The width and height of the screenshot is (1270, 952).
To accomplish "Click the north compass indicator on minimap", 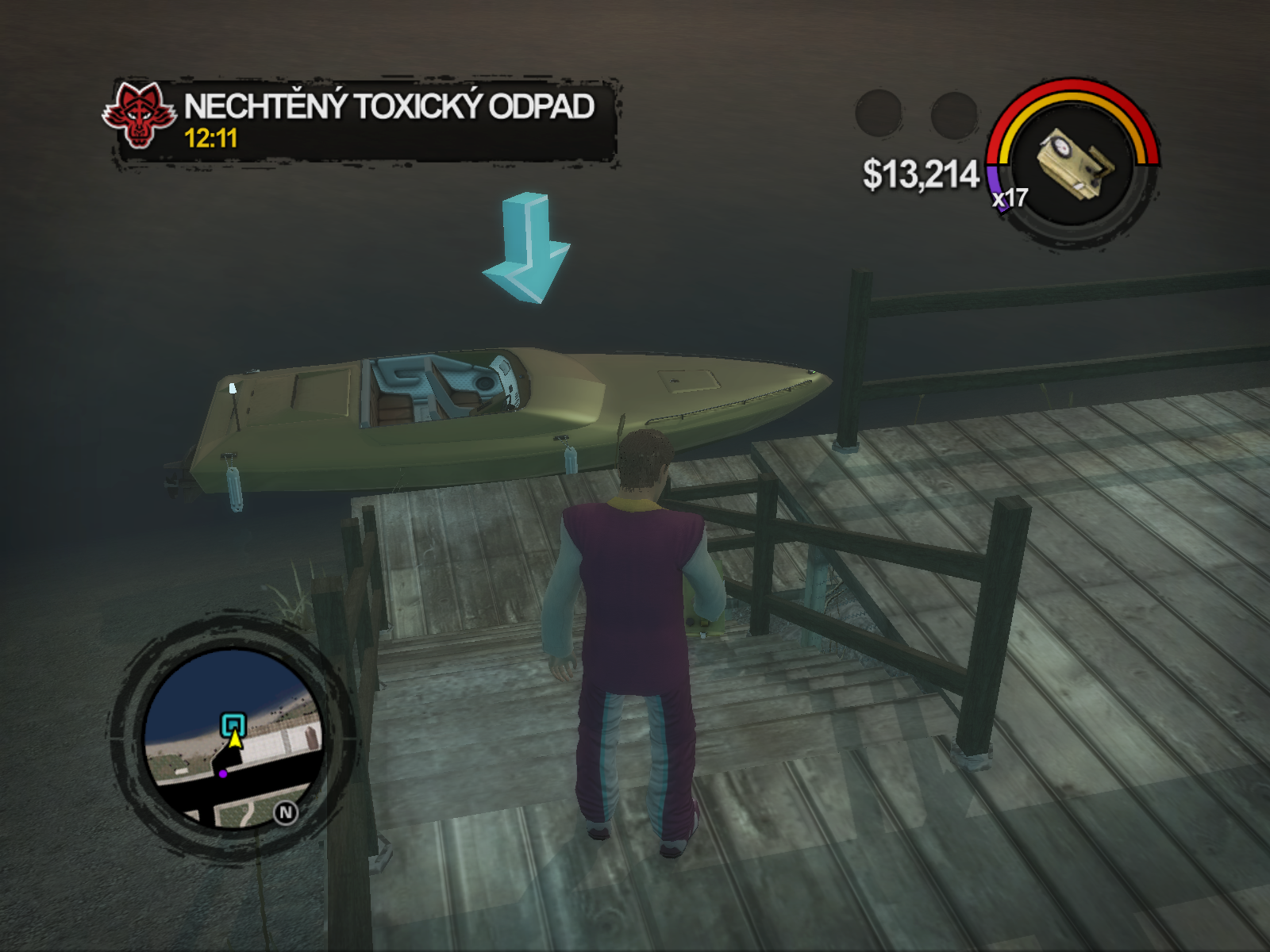I will (x=286, y=812).
